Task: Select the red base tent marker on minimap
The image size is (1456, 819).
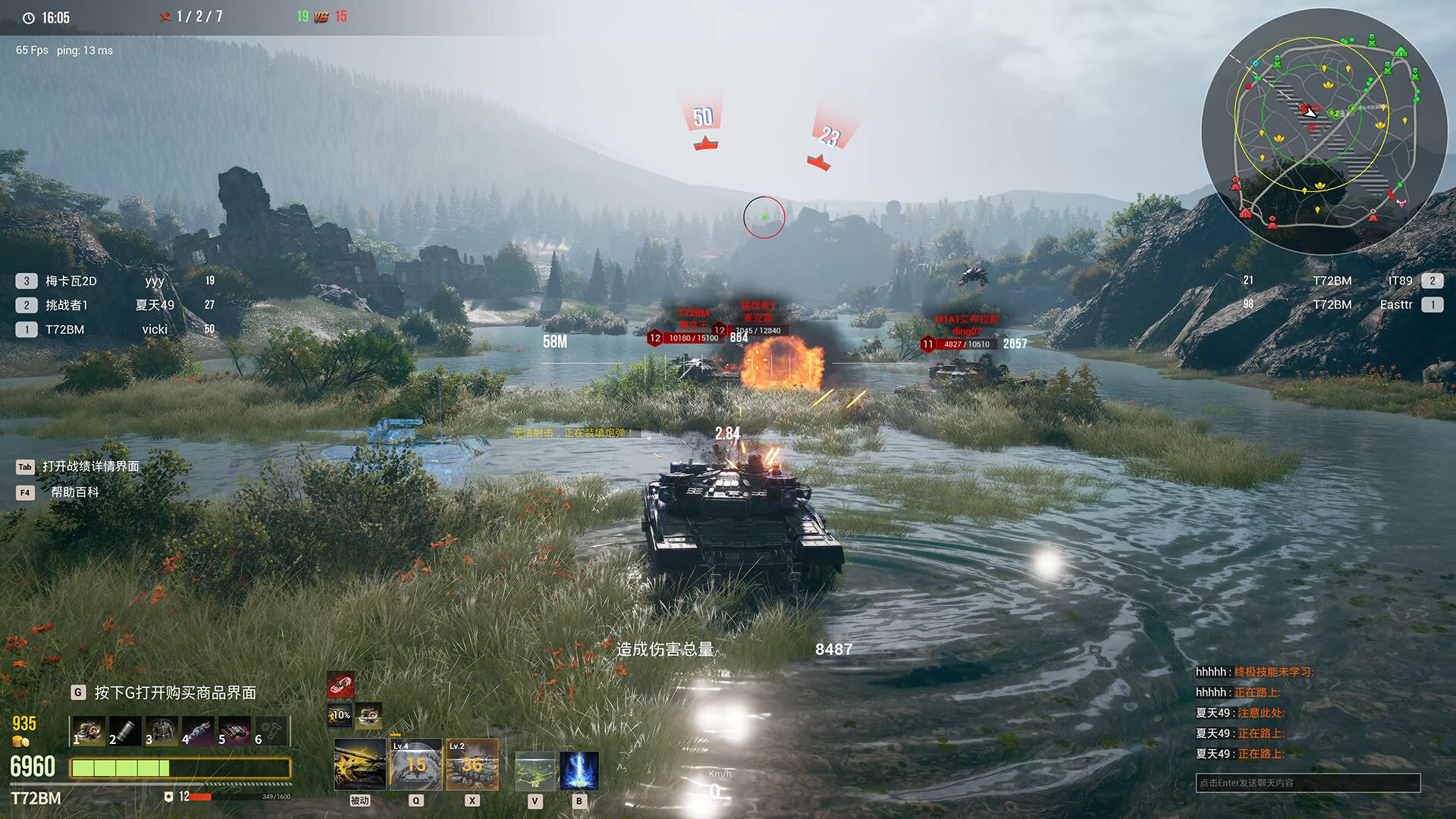Action: [1245, 213]
